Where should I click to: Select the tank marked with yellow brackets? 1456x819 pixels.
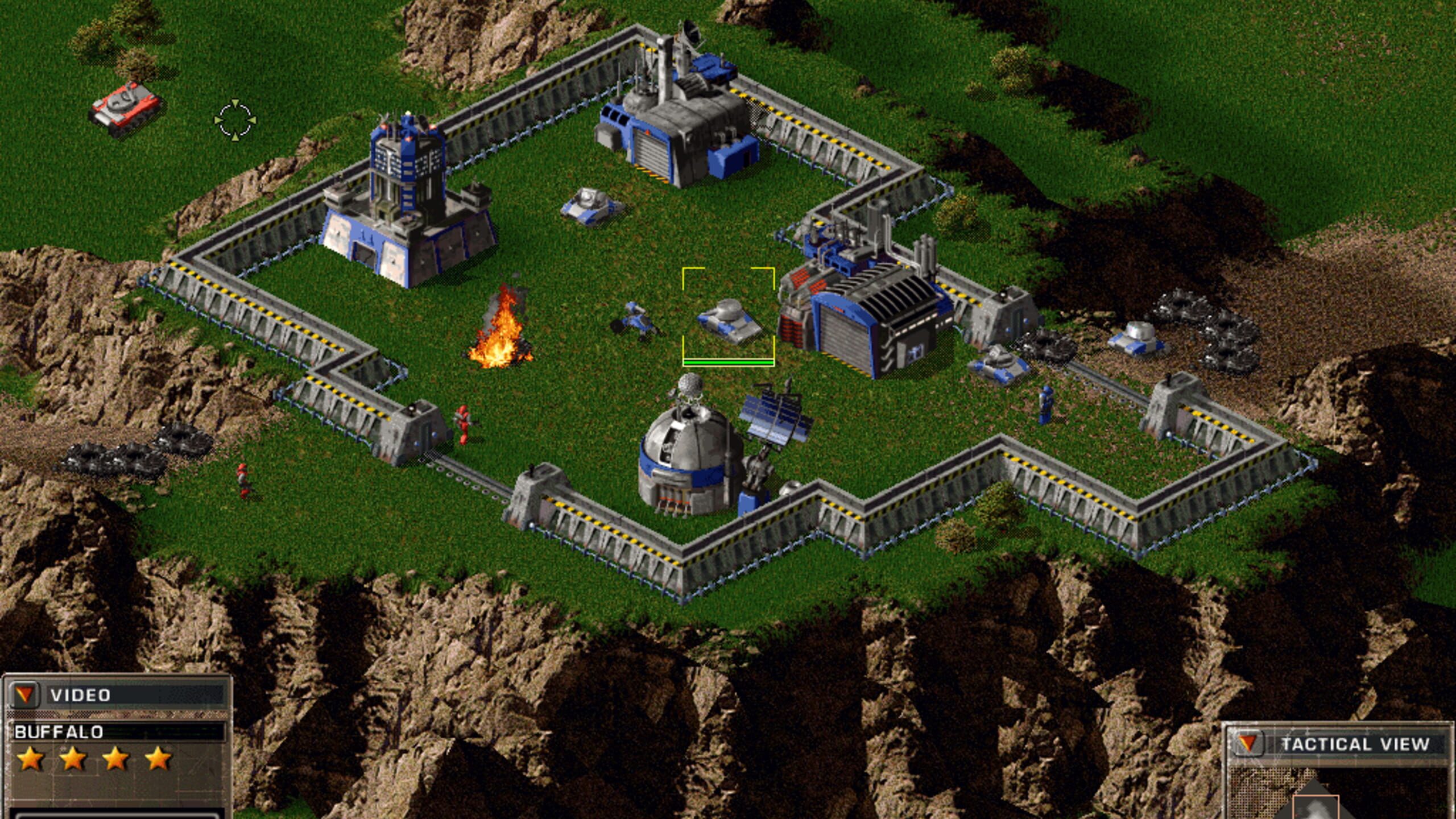[729, 321]
